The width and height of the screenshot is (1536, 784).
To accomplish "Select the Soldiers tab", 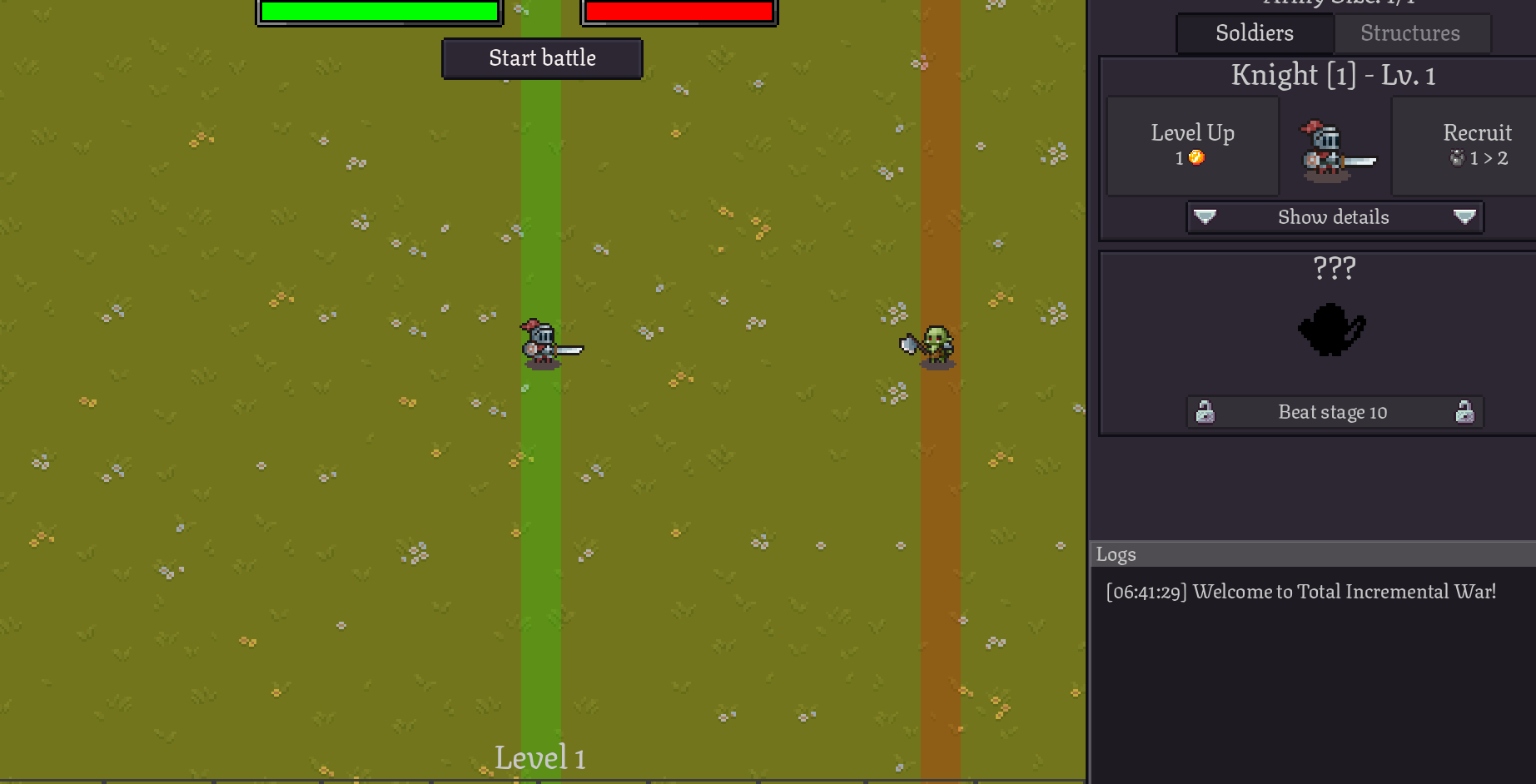I will (x=1253, y=33).
